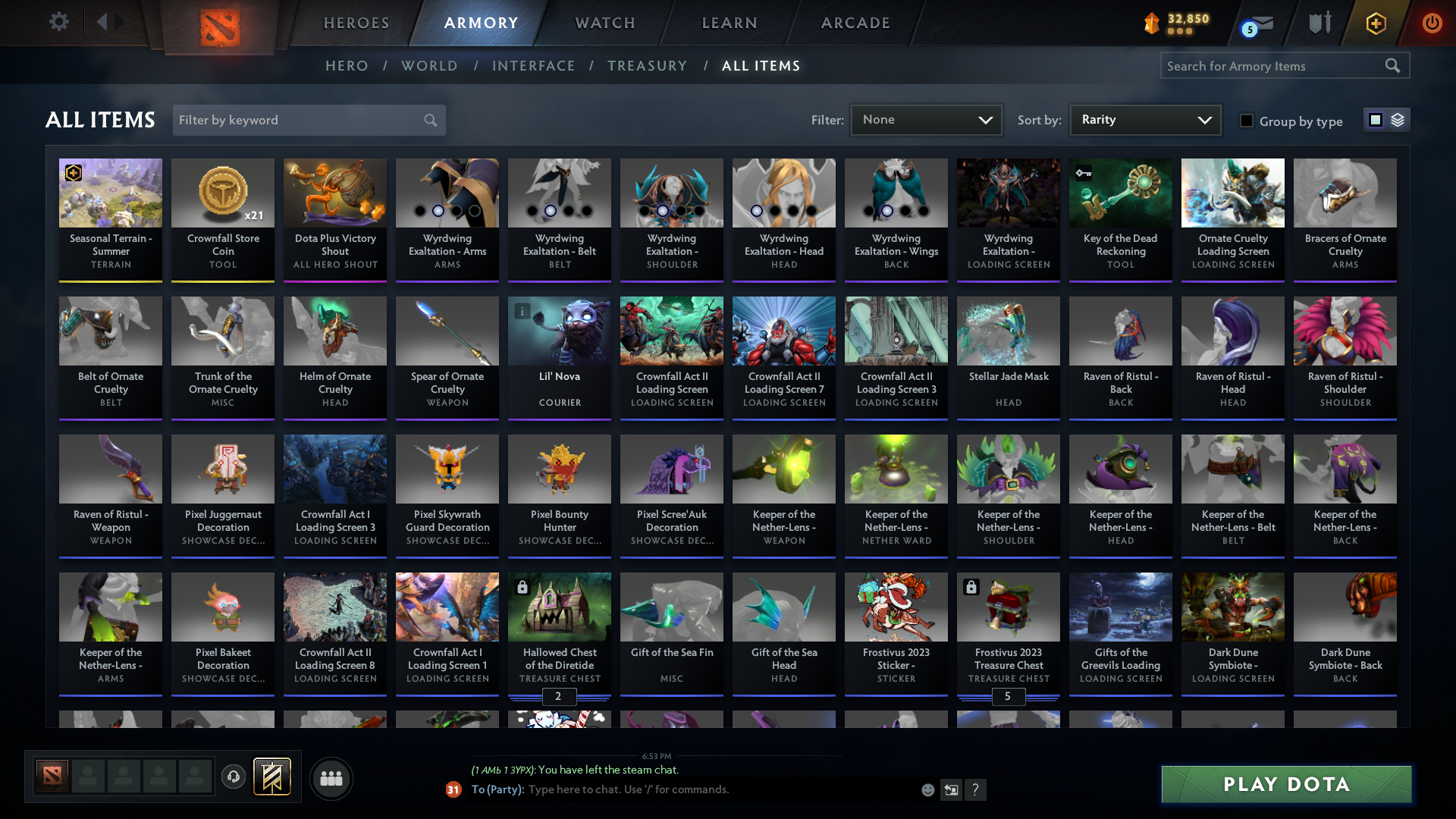Open the Sort by Rarity dropdown

(x=1144, y=120)
